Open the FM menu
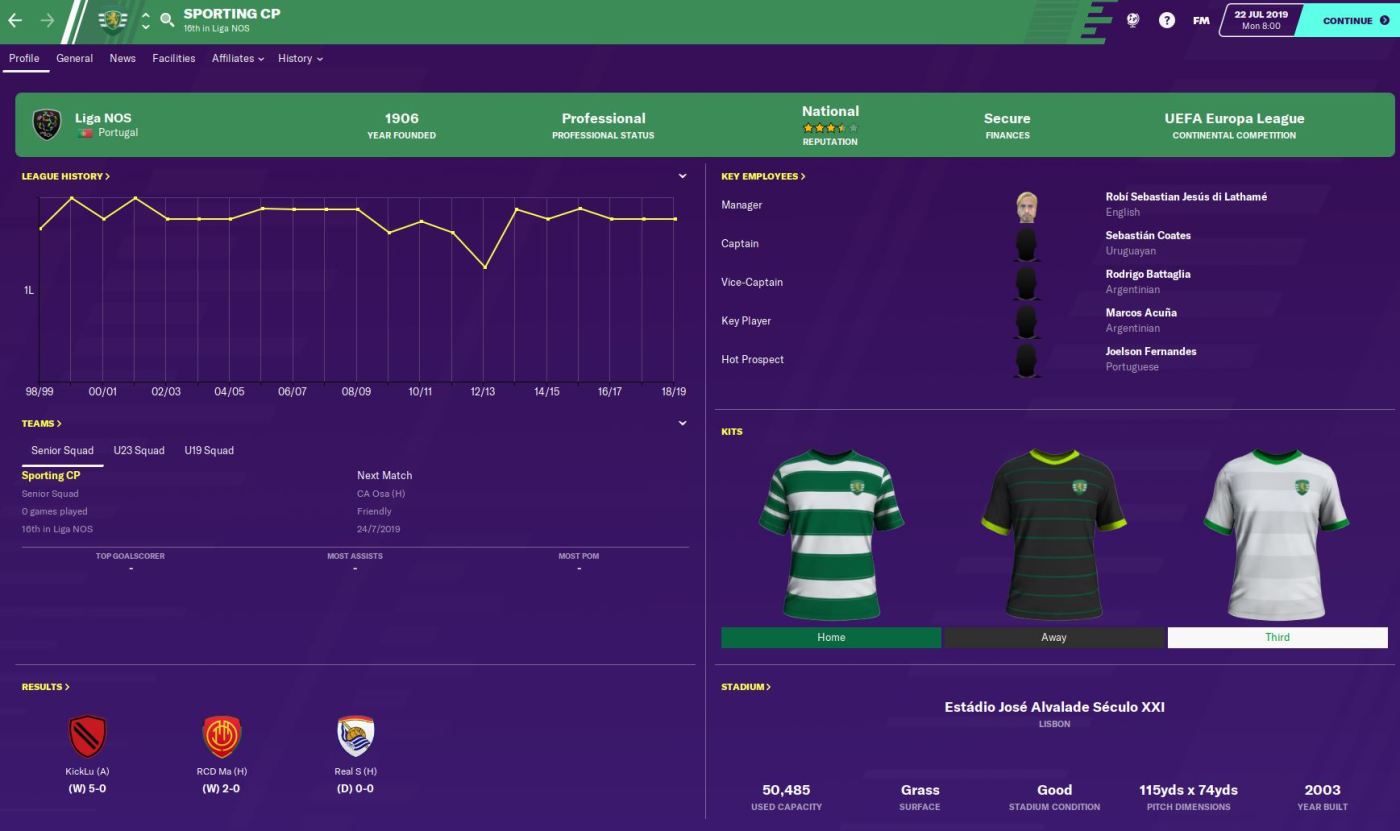Image resolution: width=1400 pixels, height=831 pixels. (1201, 20)
